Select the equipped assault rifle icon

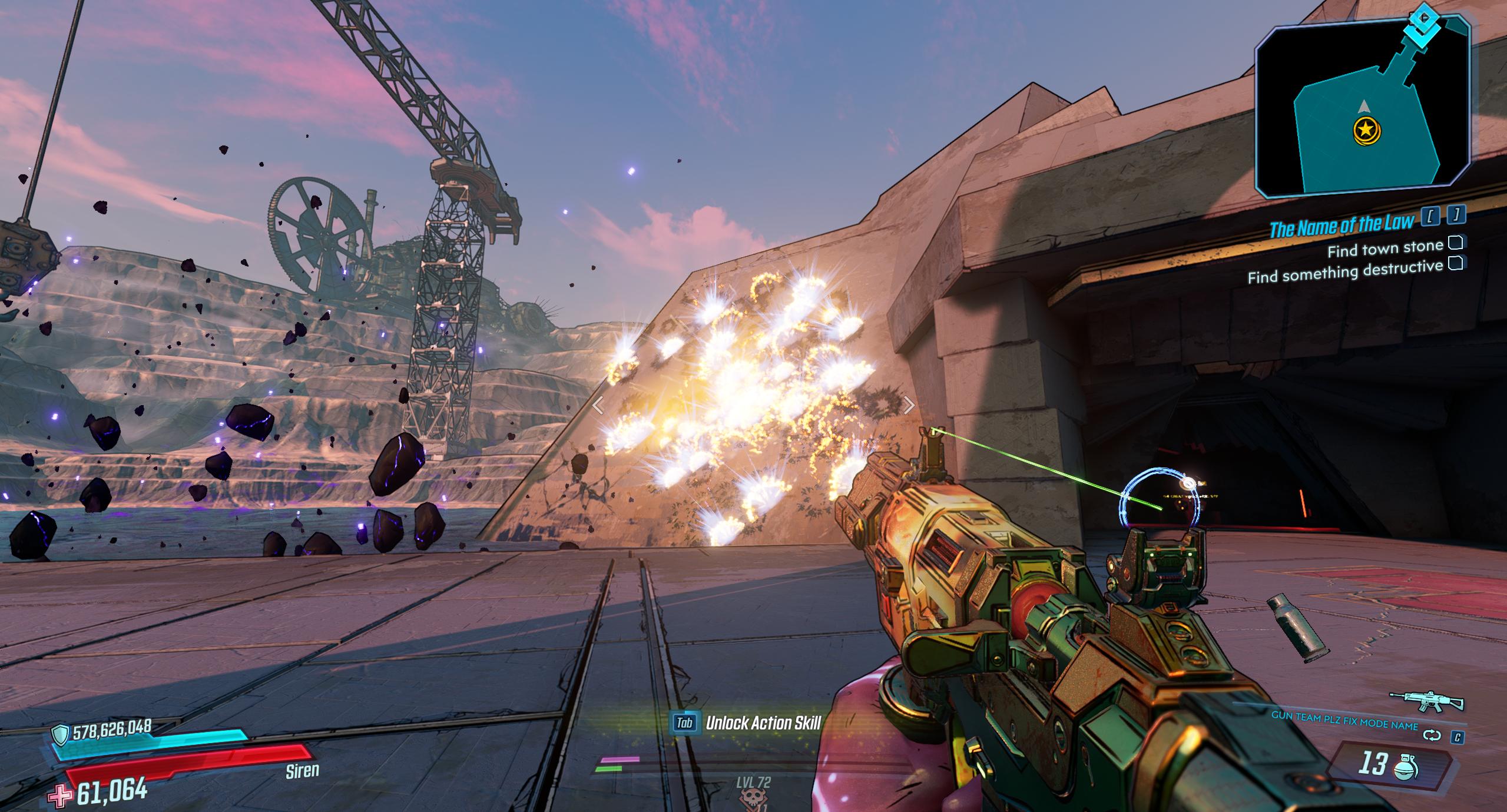(1426, 701)
